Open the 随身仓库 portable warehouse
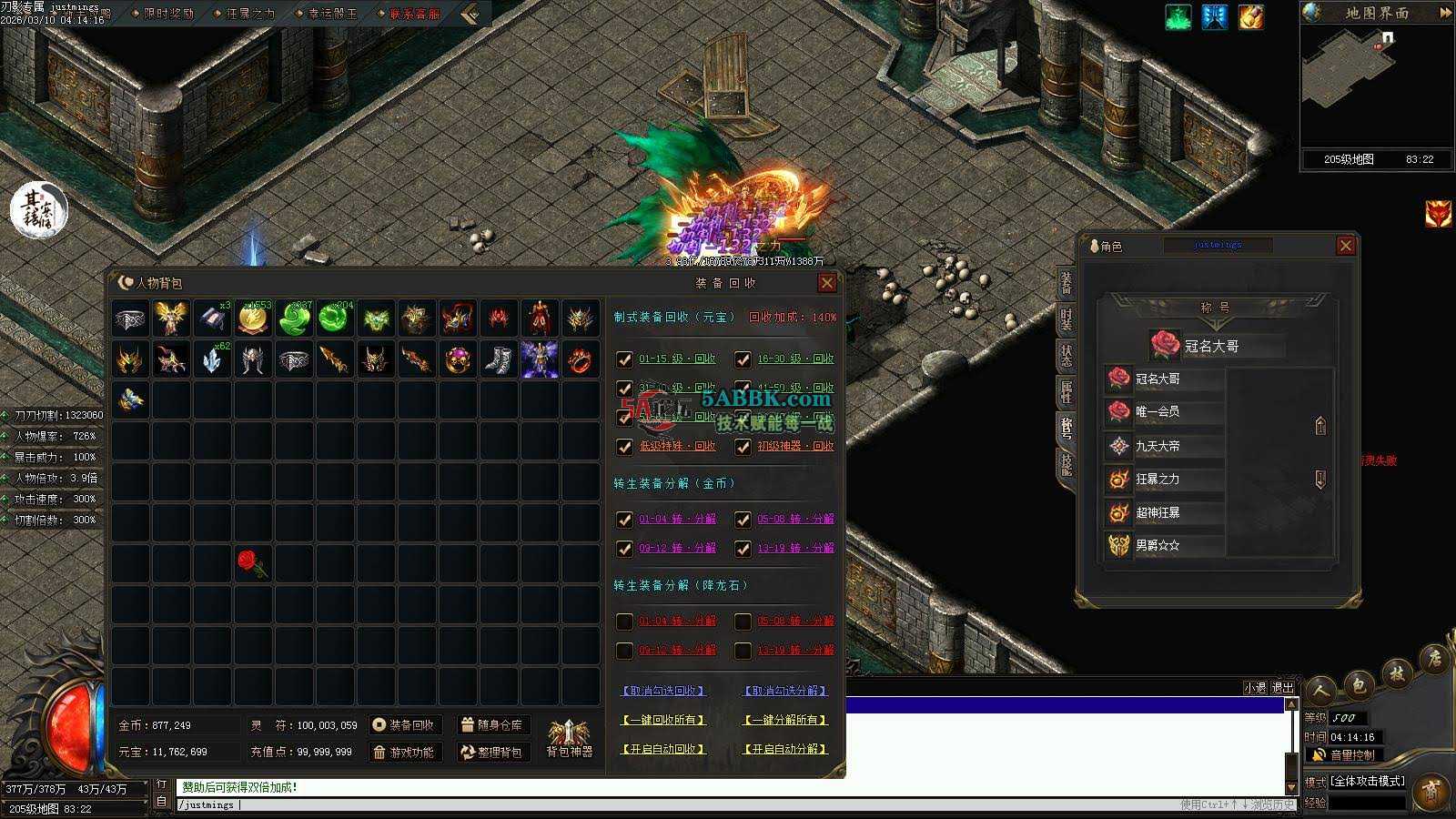 pyautogui.click(x=492, y=725)
